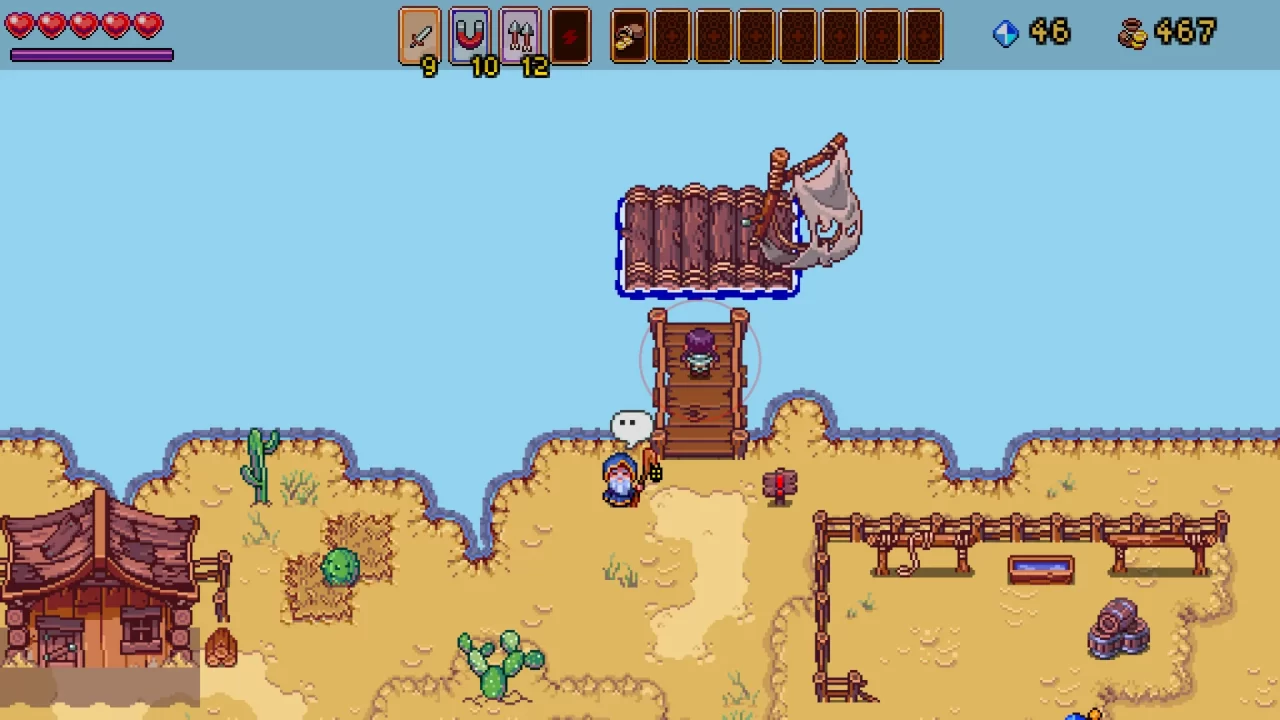Select the arrows card with 12 count
This screenshot has height=720, width=1280.
[x=520, y=35]
